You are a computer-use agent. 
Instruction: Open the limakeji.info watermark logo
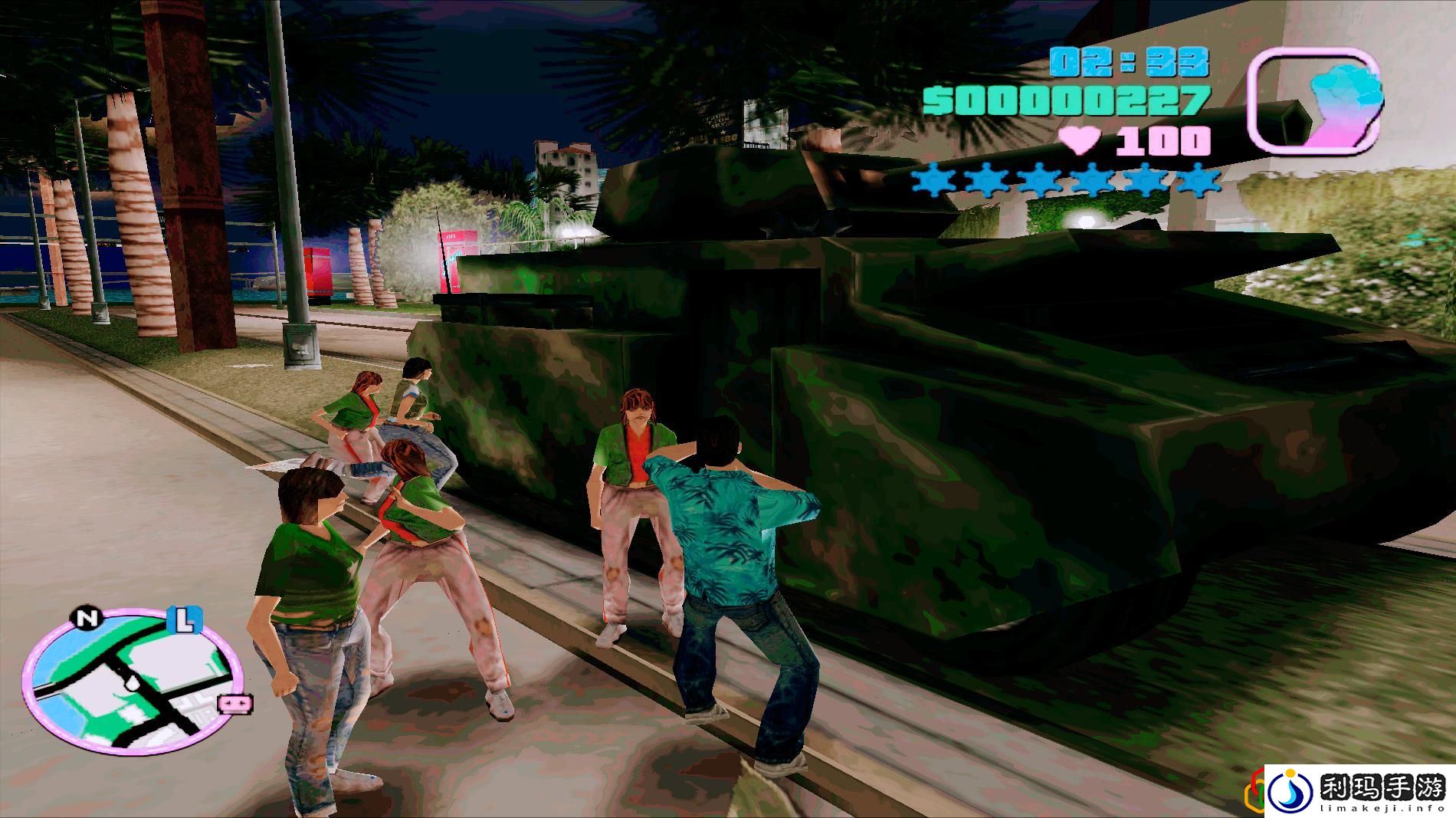(x=1358, y=790)
